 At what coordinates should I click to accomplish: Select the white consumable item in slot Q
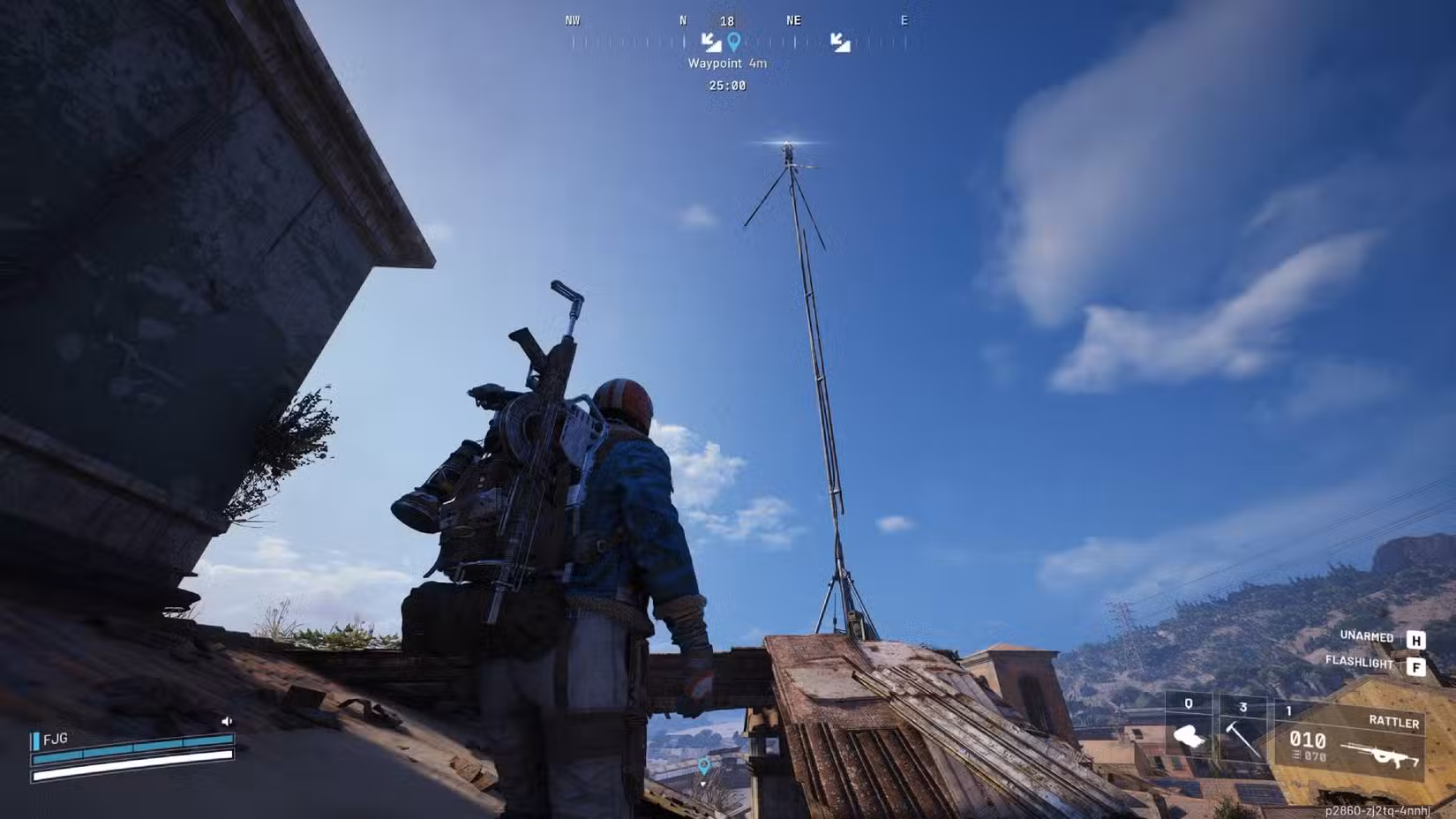click(x=1190, y=736)
